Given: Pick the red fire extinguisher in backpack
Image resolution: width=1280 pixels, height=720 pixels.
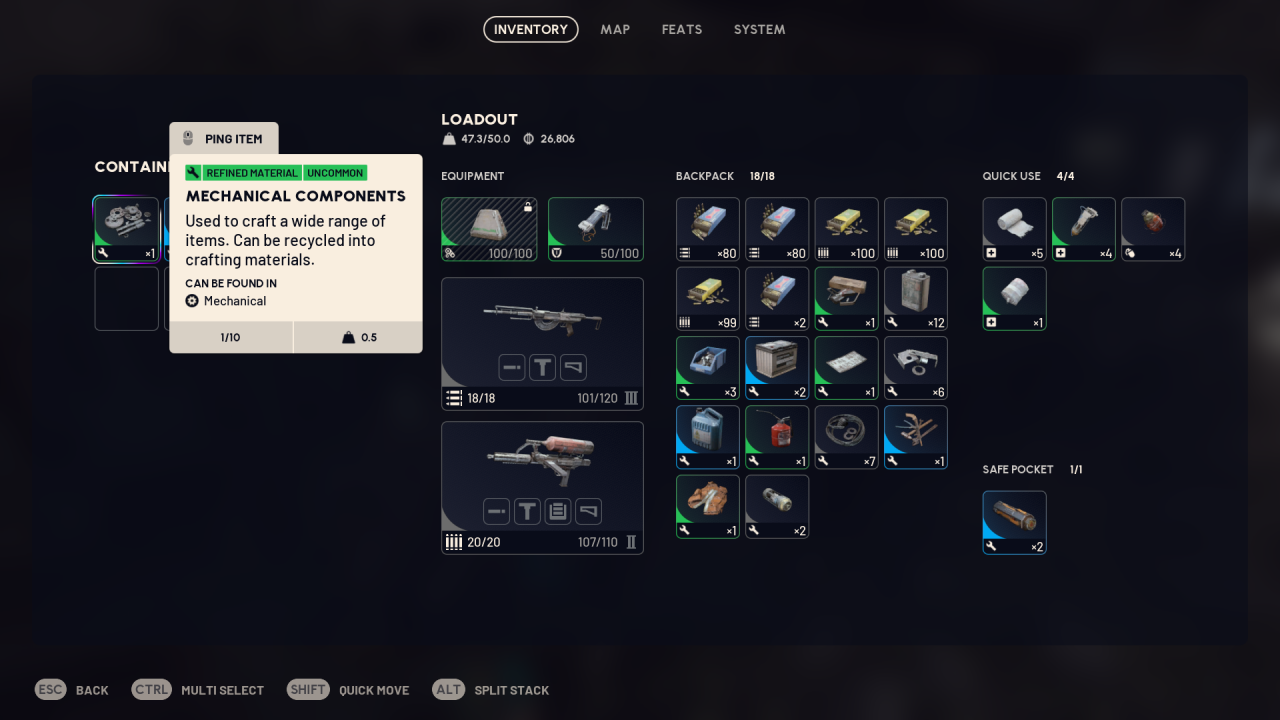Looking at the screenshot, I should coord(776,437).
